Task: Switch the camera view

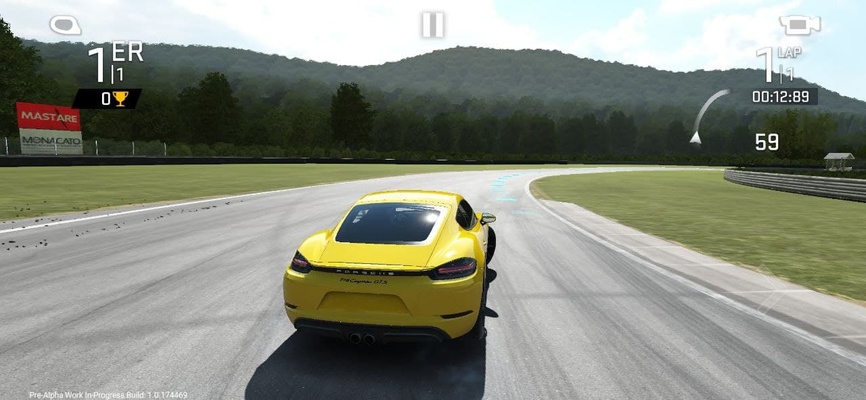Action: click(x=799, y=25)
